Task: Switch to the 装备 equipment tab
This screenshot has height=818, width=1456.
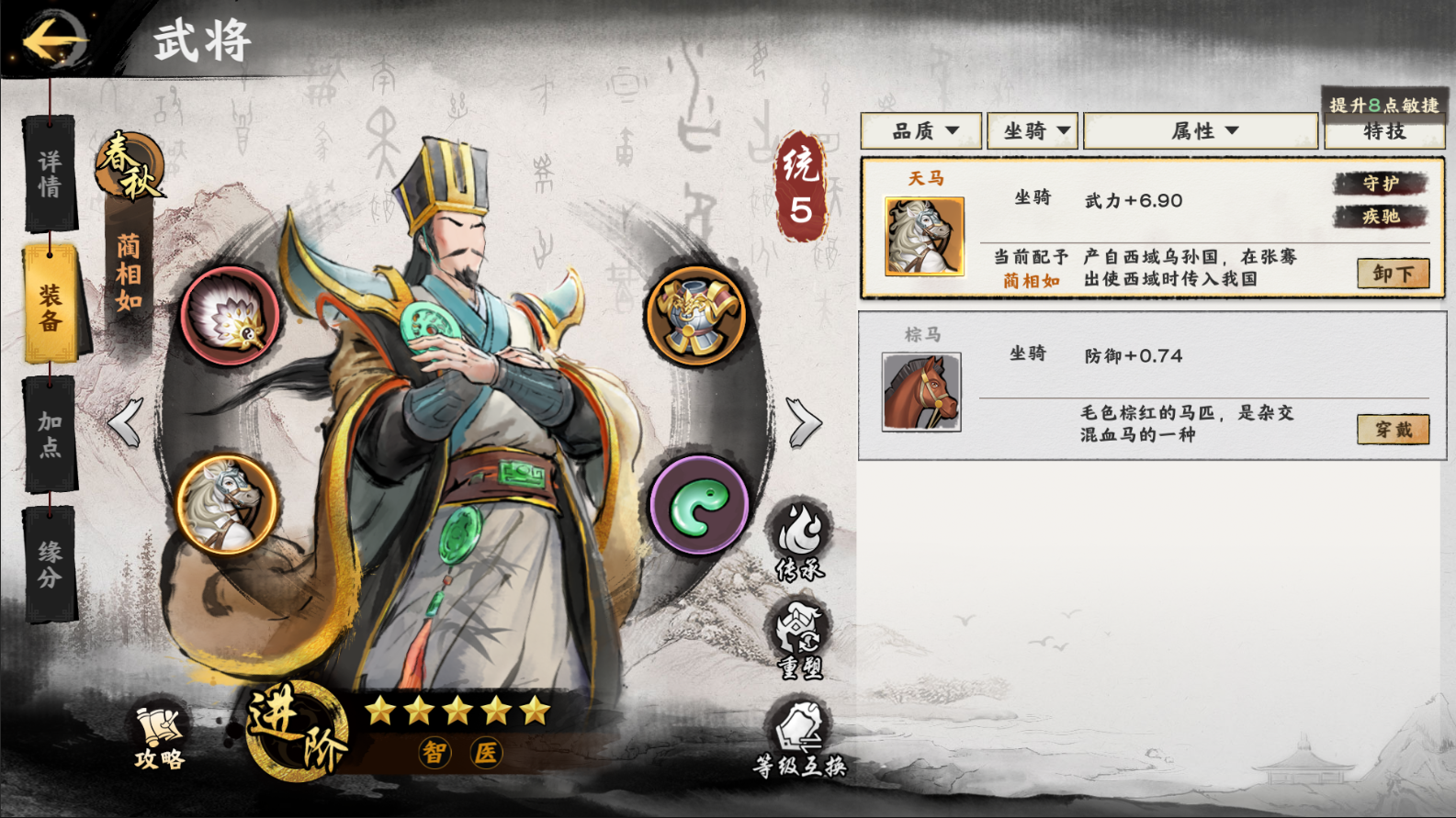Action: (x=50, y=306)
